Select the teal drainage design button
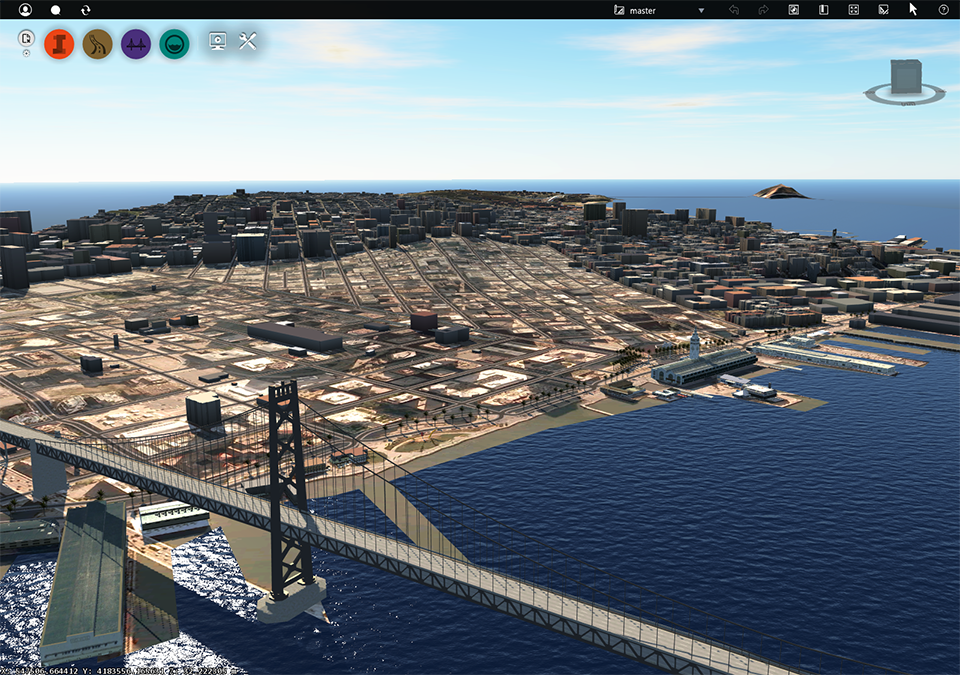The width and height of the screenshot is (960, 675). tap(174, 44)
